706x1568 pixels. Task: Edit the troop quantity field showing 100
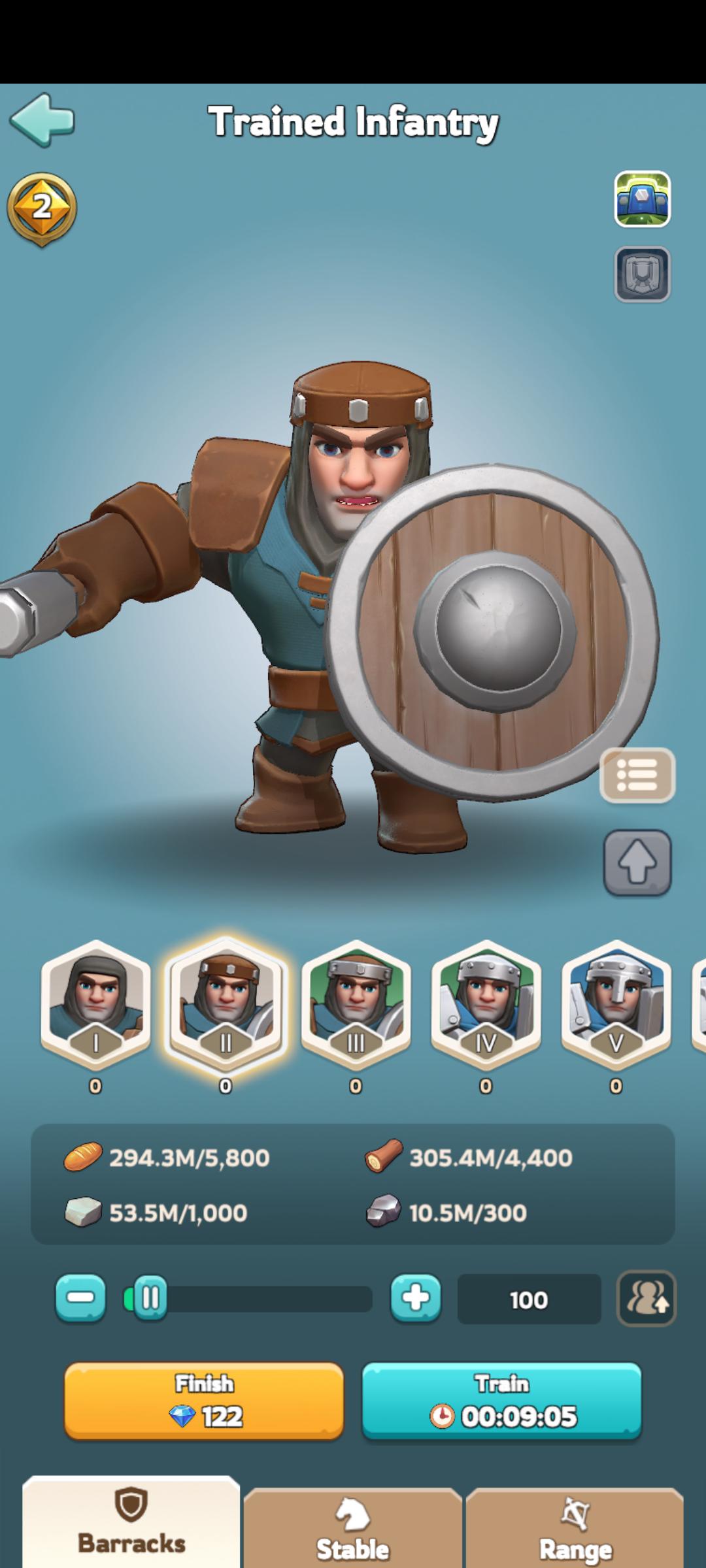click(x=528, y=1299)
